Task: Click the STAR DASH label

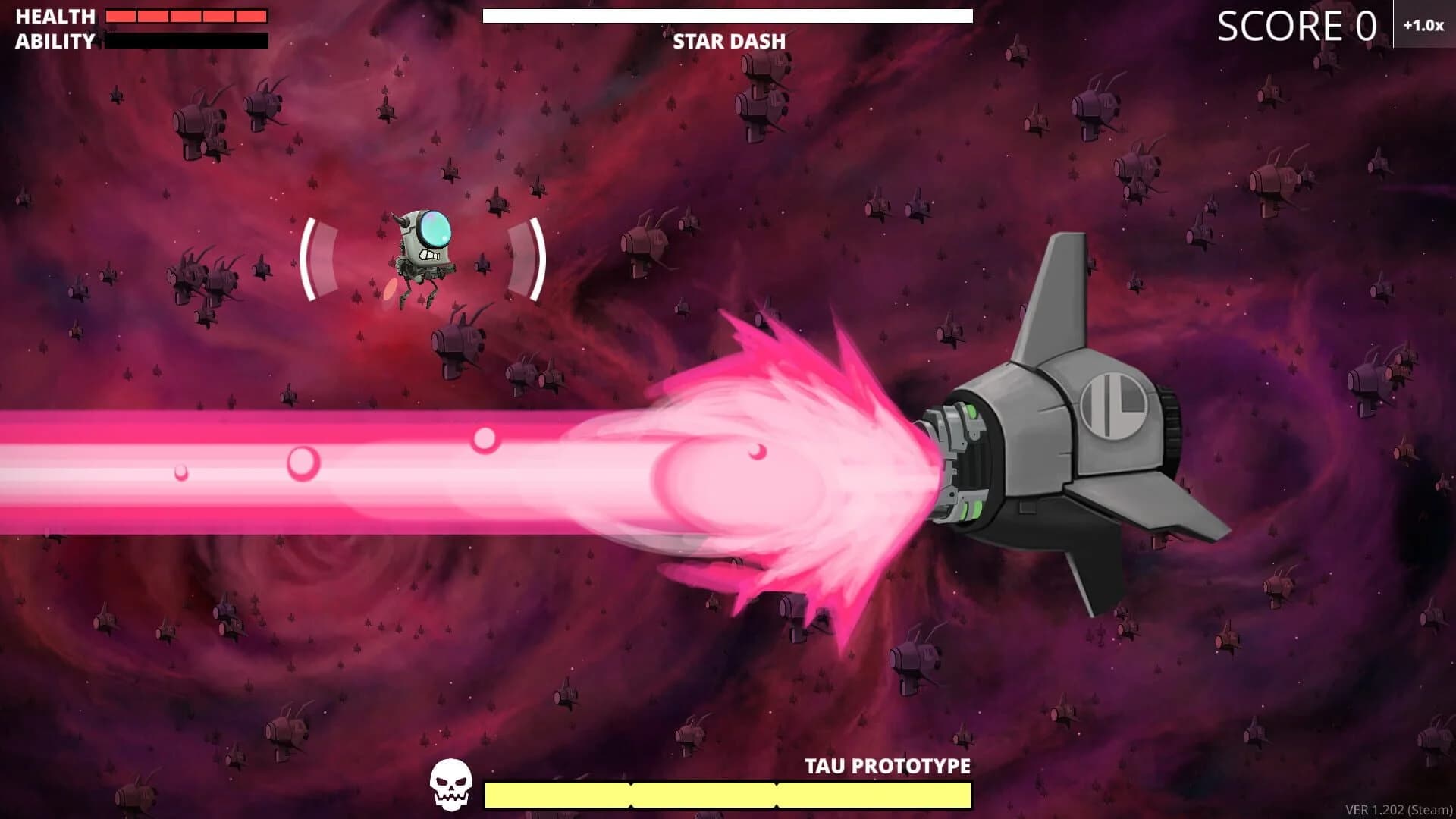Action: tap(728, 42)
